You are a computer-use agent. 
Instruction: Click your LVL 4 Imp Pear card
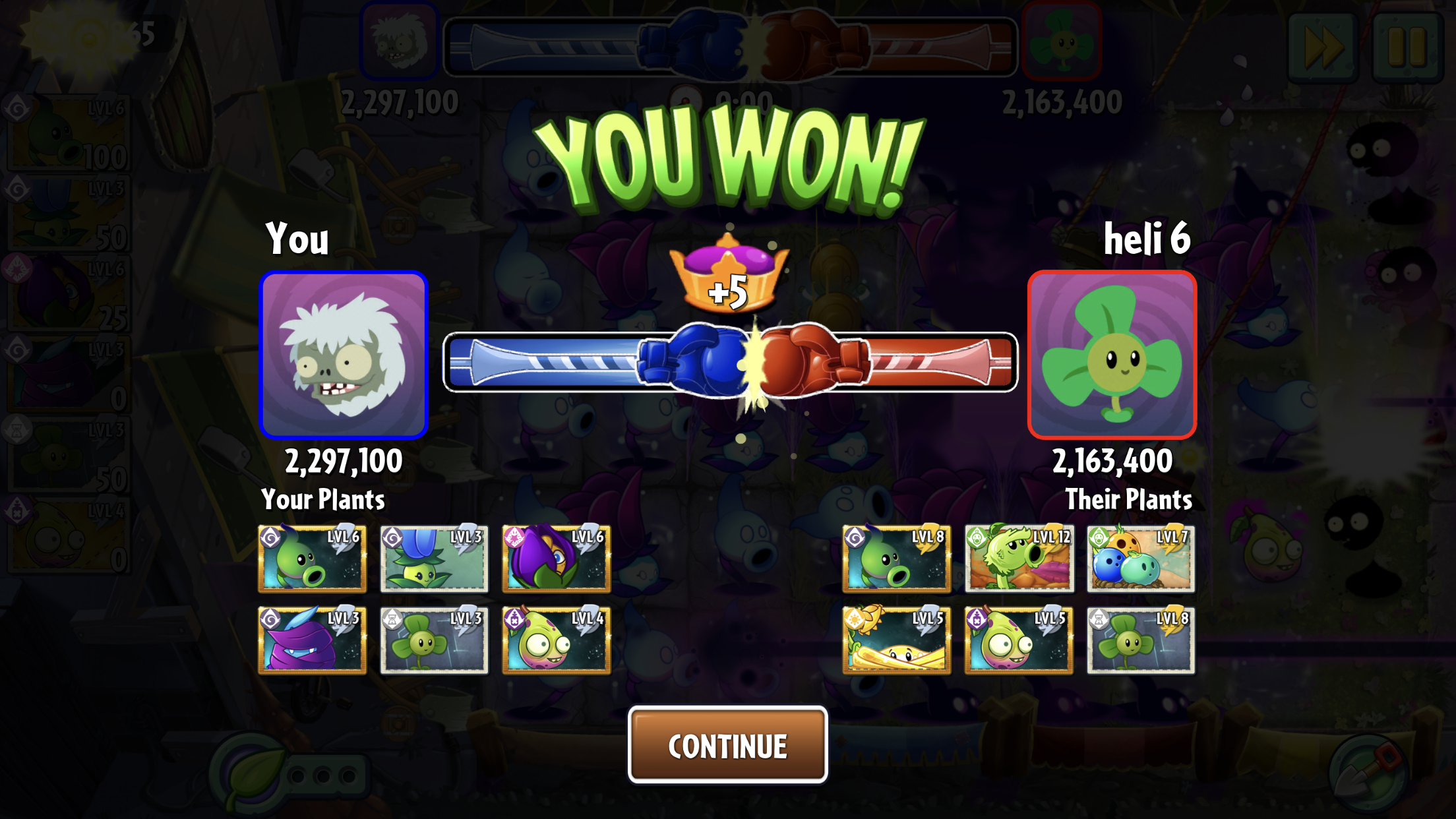(556, 640)
